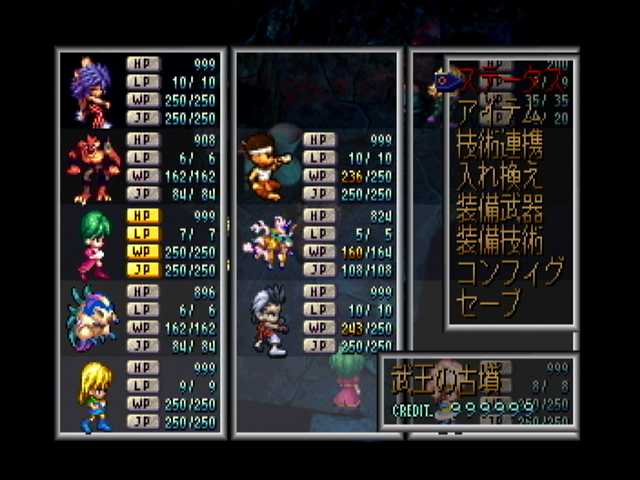Open コンフィグ settings

(509, 271)
